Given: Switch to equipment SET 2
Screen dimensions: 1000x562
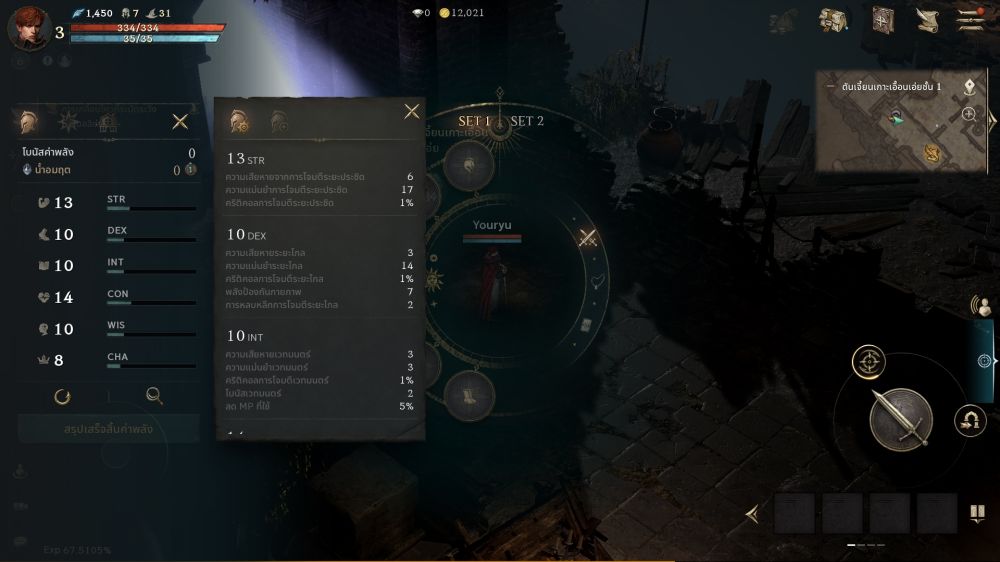Looking at the screenshot, I should pos(527,121).
